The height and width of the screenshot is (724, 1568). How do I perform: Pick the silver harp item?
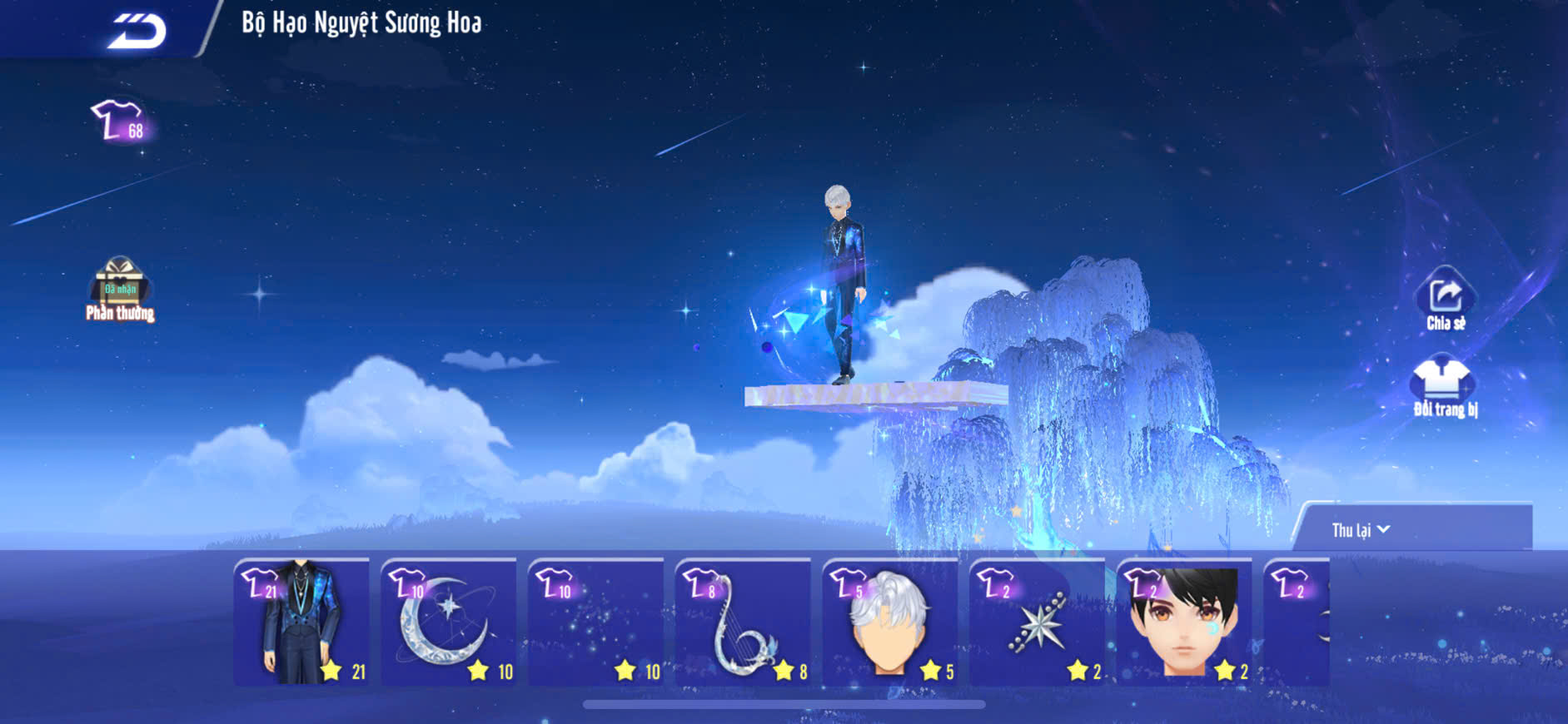(743, 622)
